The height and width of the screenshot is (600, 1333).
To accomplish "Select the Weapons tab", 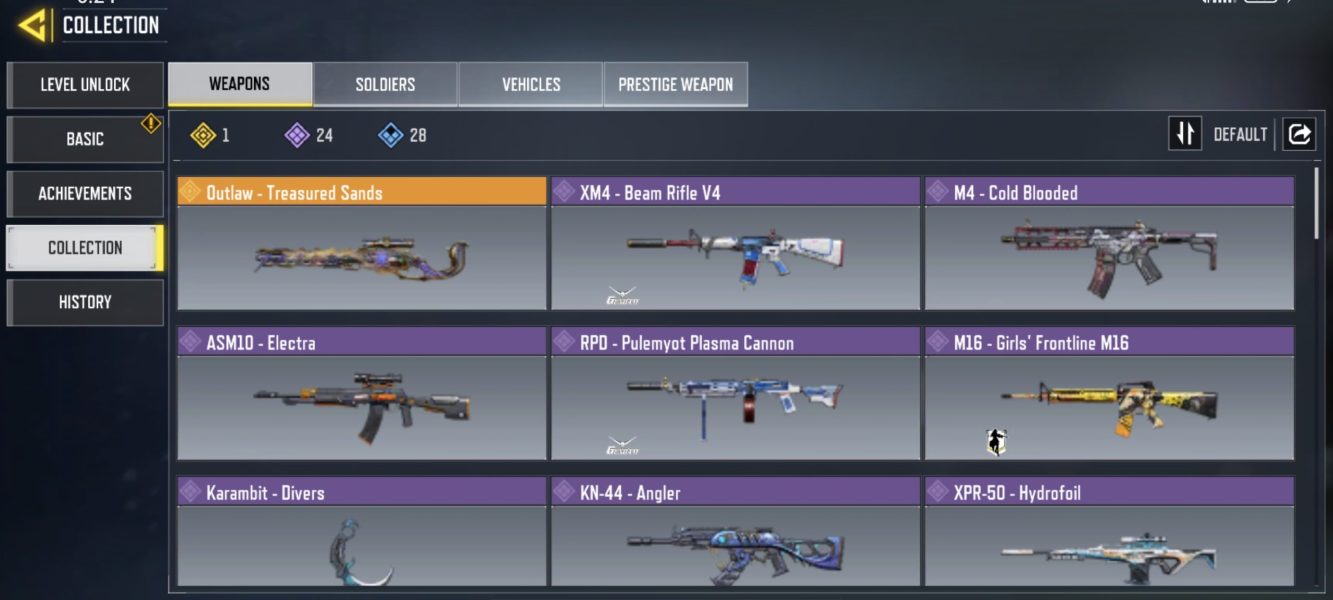I will coord(239,84).
